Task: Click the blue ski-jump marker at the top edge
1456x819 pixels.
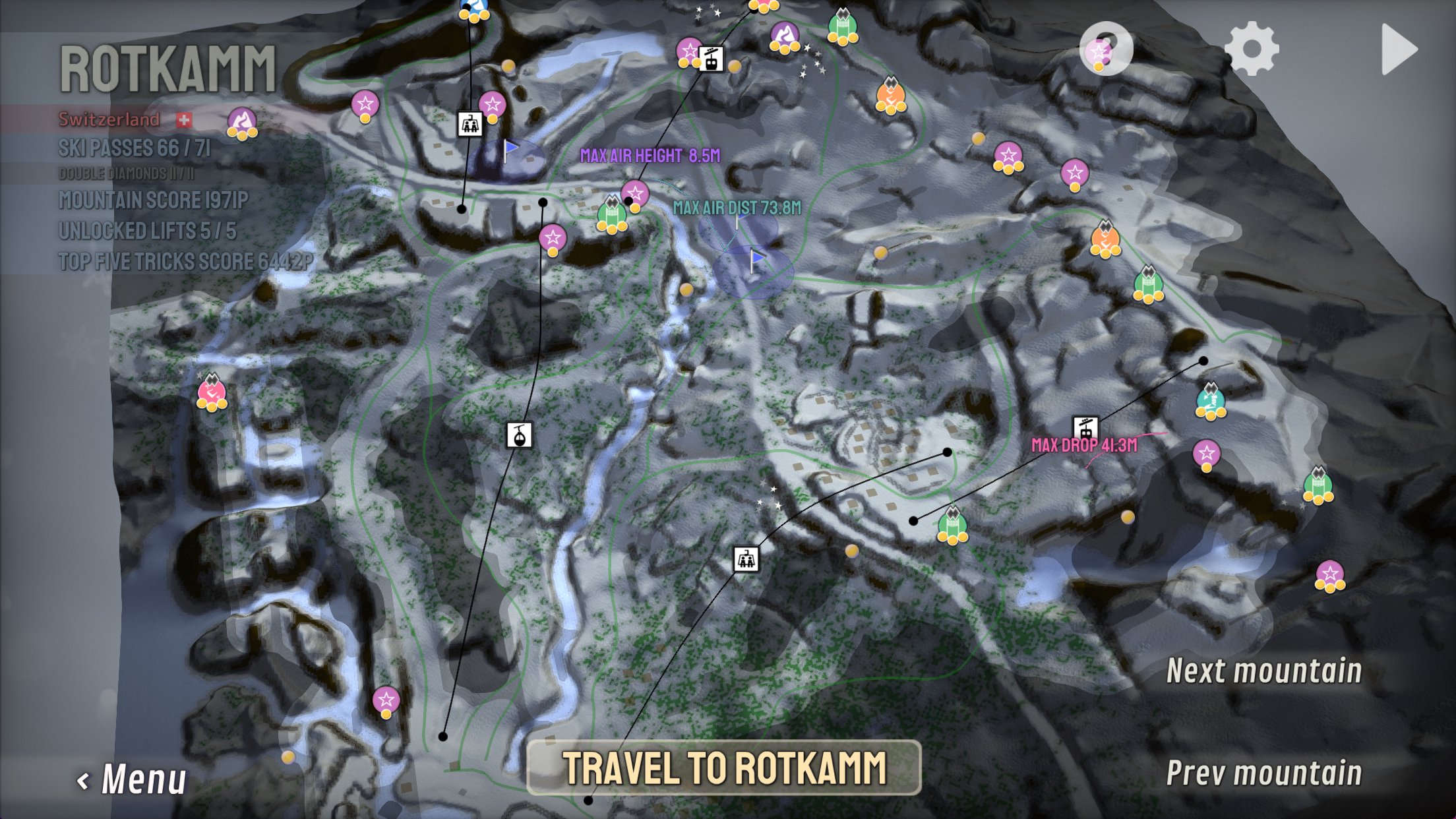Action: (474, 7)
